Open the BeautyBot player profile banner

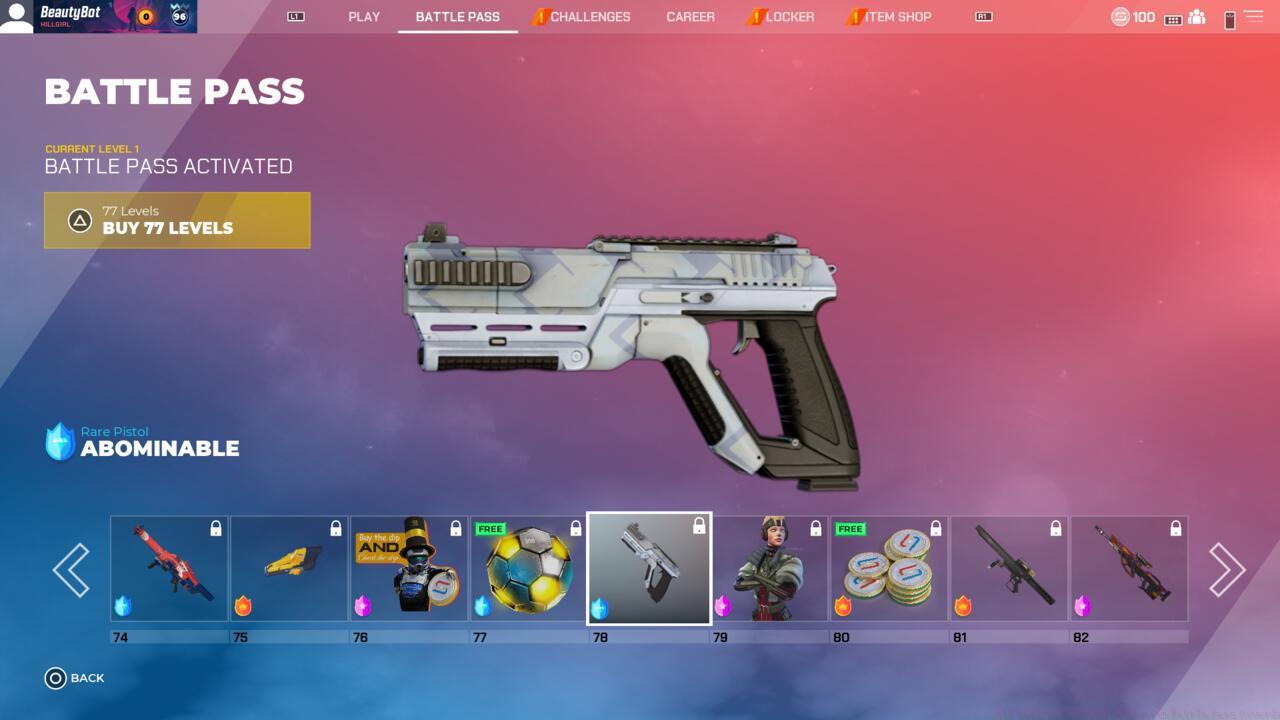[x=98, y=17]
